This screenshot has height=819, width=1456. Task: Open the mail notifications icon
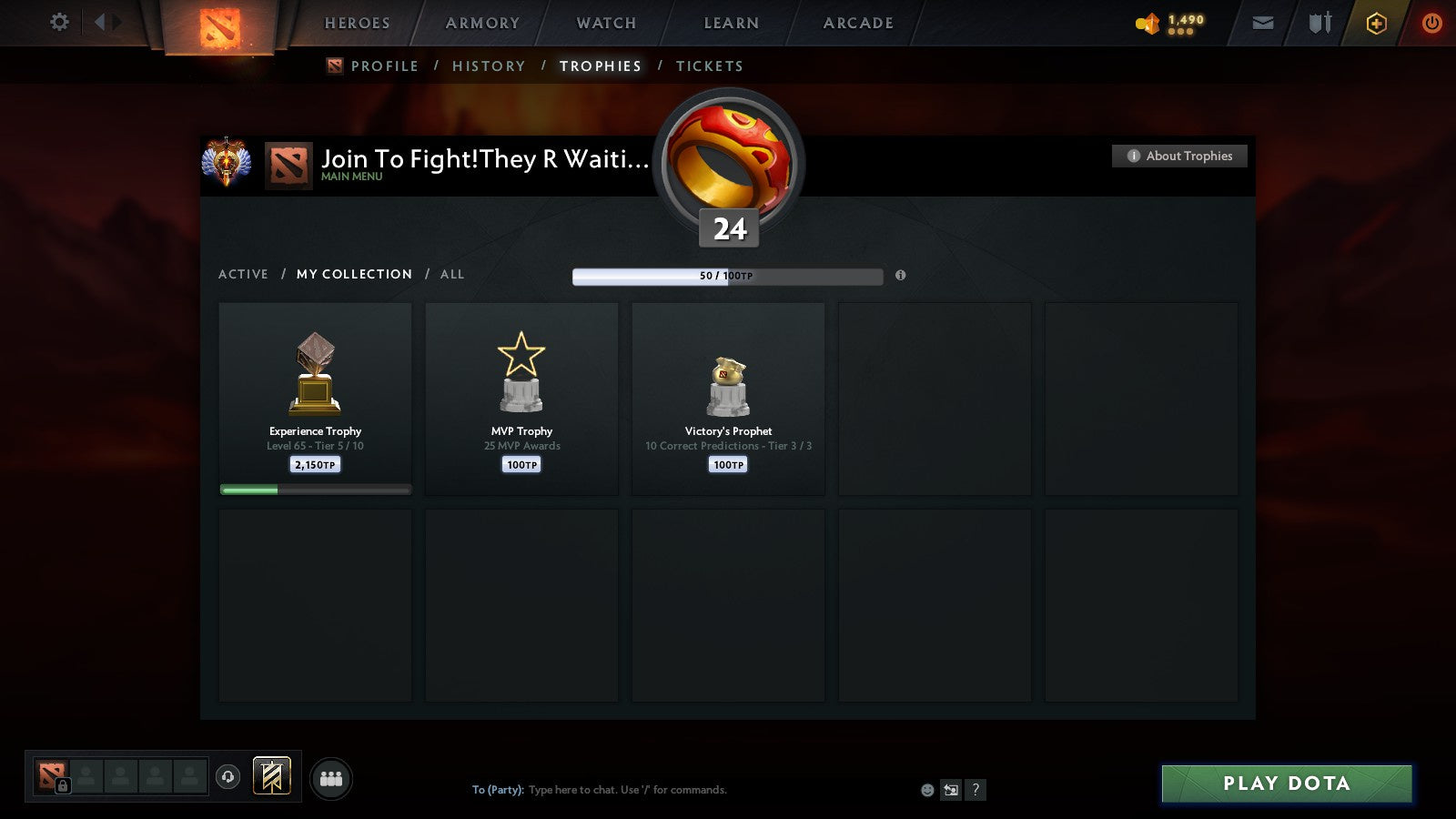point(1263,23)
